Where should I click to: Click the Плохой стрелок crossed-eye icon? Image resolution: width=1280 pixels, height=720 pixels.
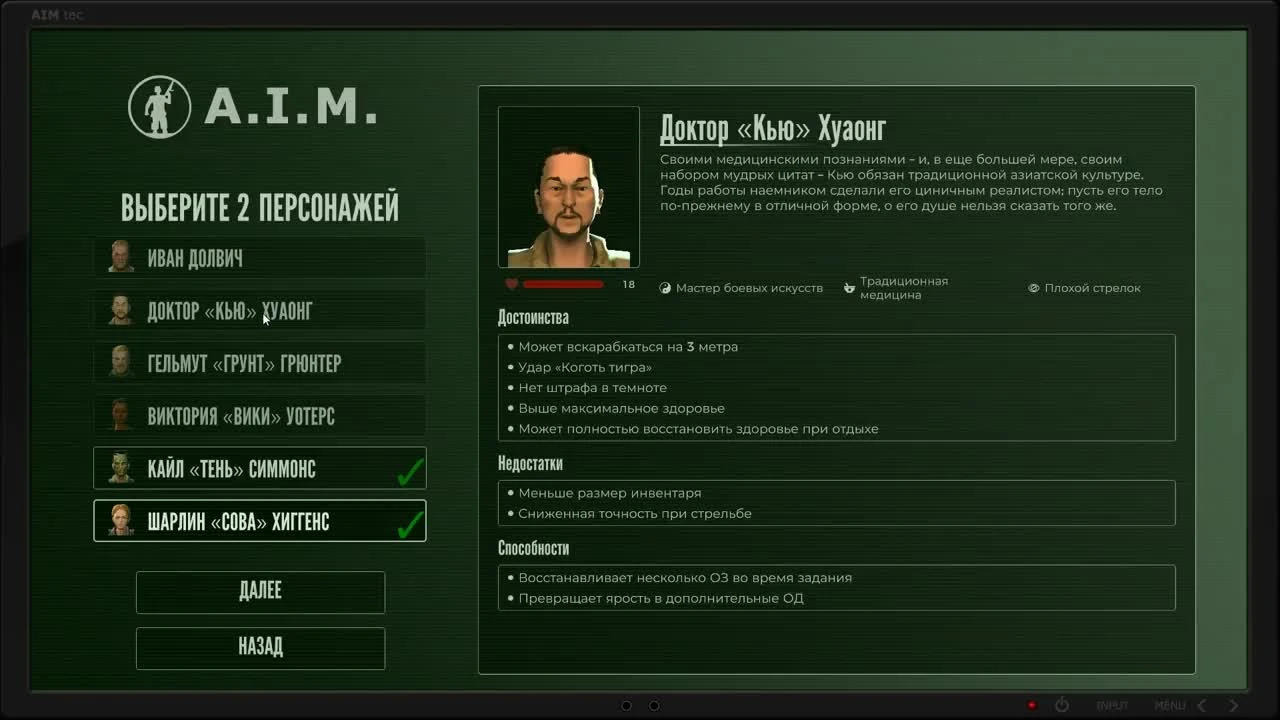(x=1033, y=288)
